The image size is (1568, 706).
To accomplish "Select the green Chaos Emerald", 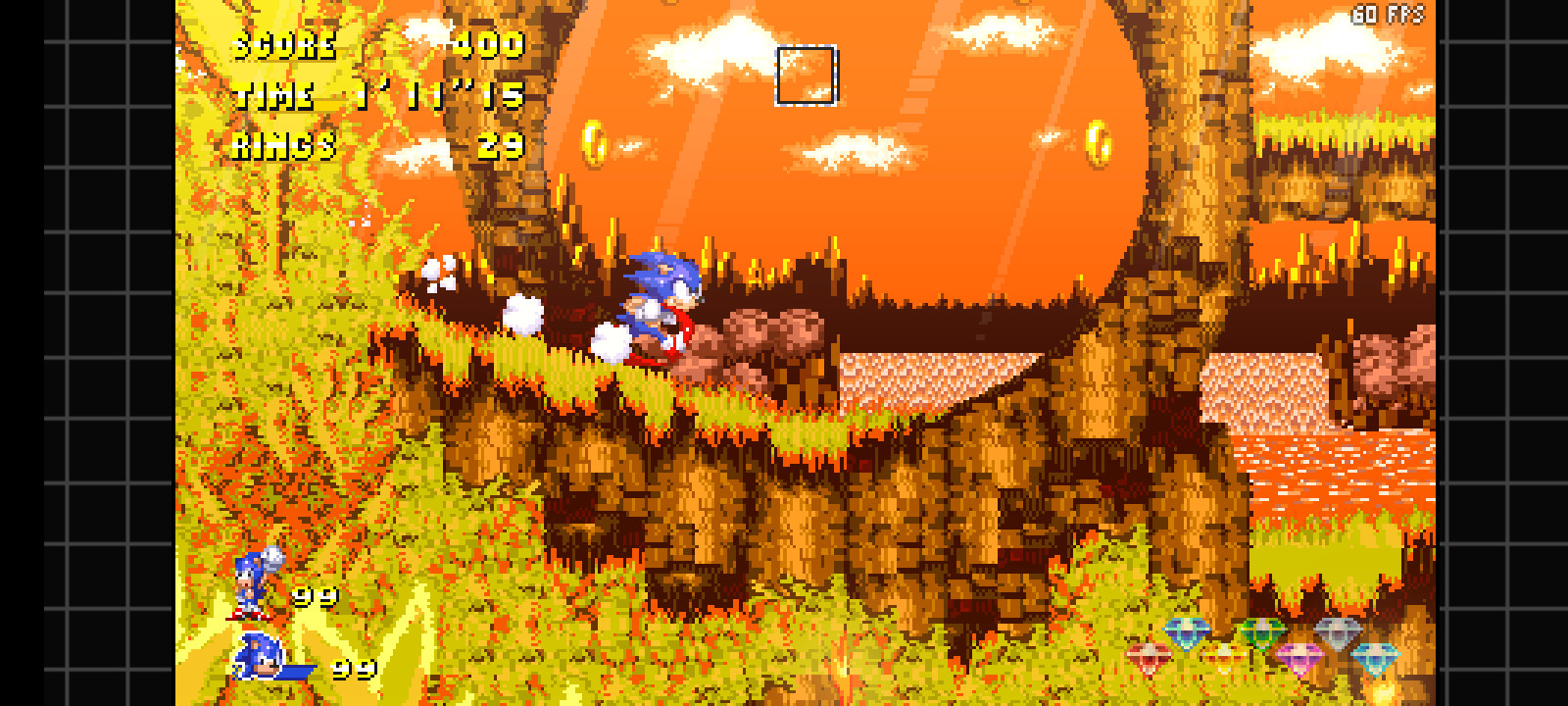I will (x=1260, y=631).
